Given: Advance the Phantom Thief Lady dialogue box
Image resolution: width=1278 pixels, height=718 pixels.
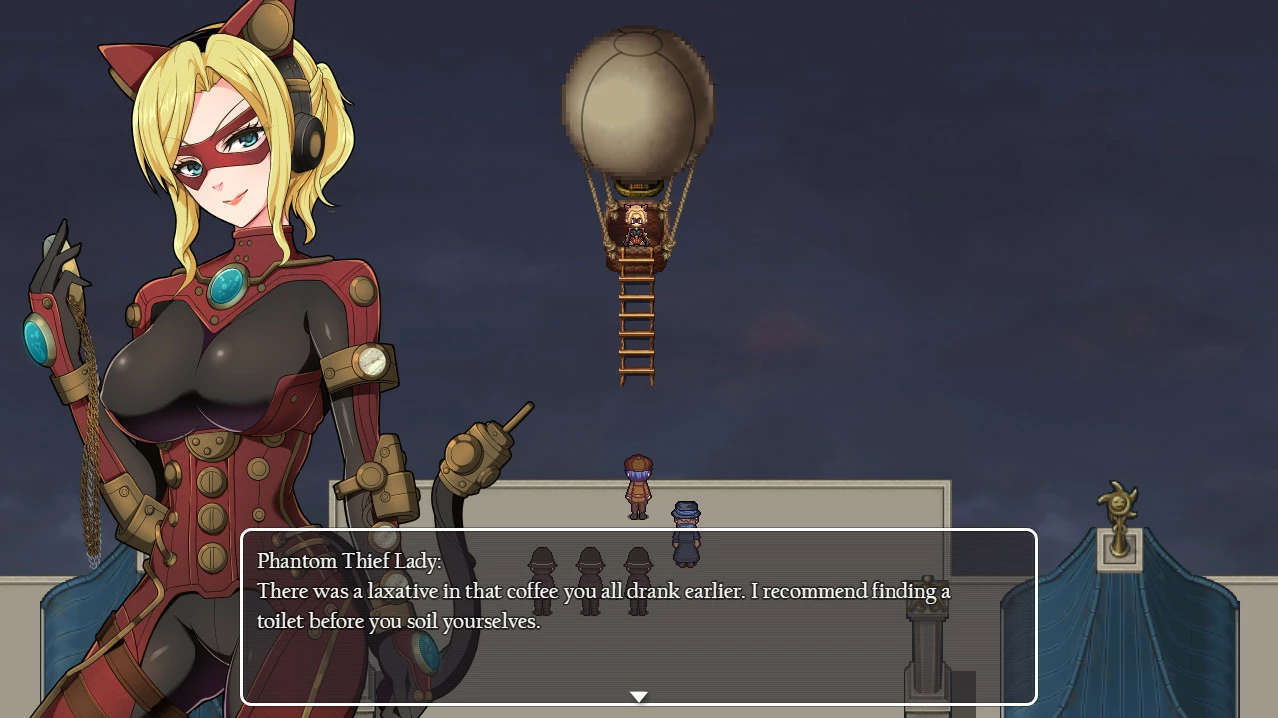Looking at the screenshot, I should [x=638, y=616].
